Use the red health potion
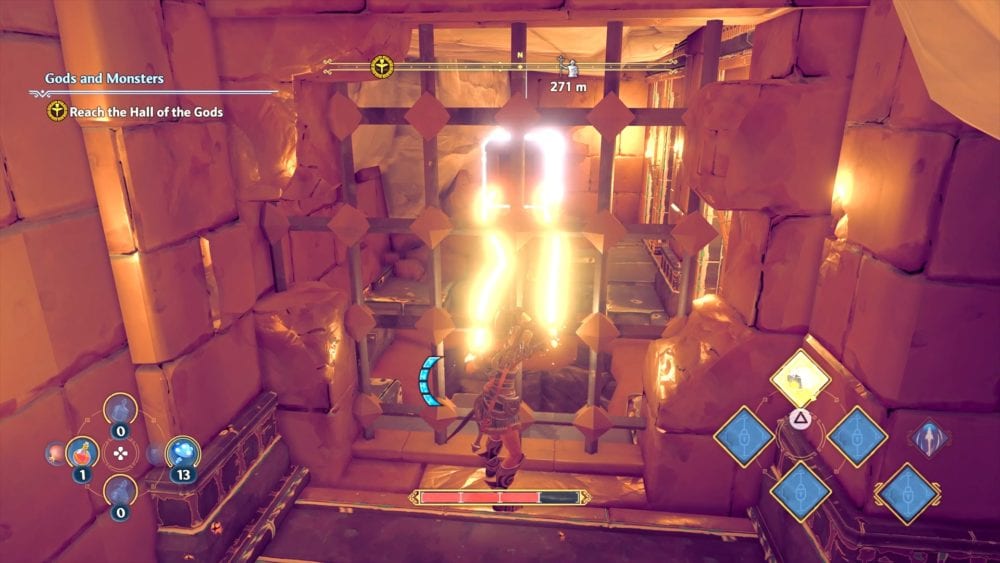1000x563 pixels. (x=80, y=453)
